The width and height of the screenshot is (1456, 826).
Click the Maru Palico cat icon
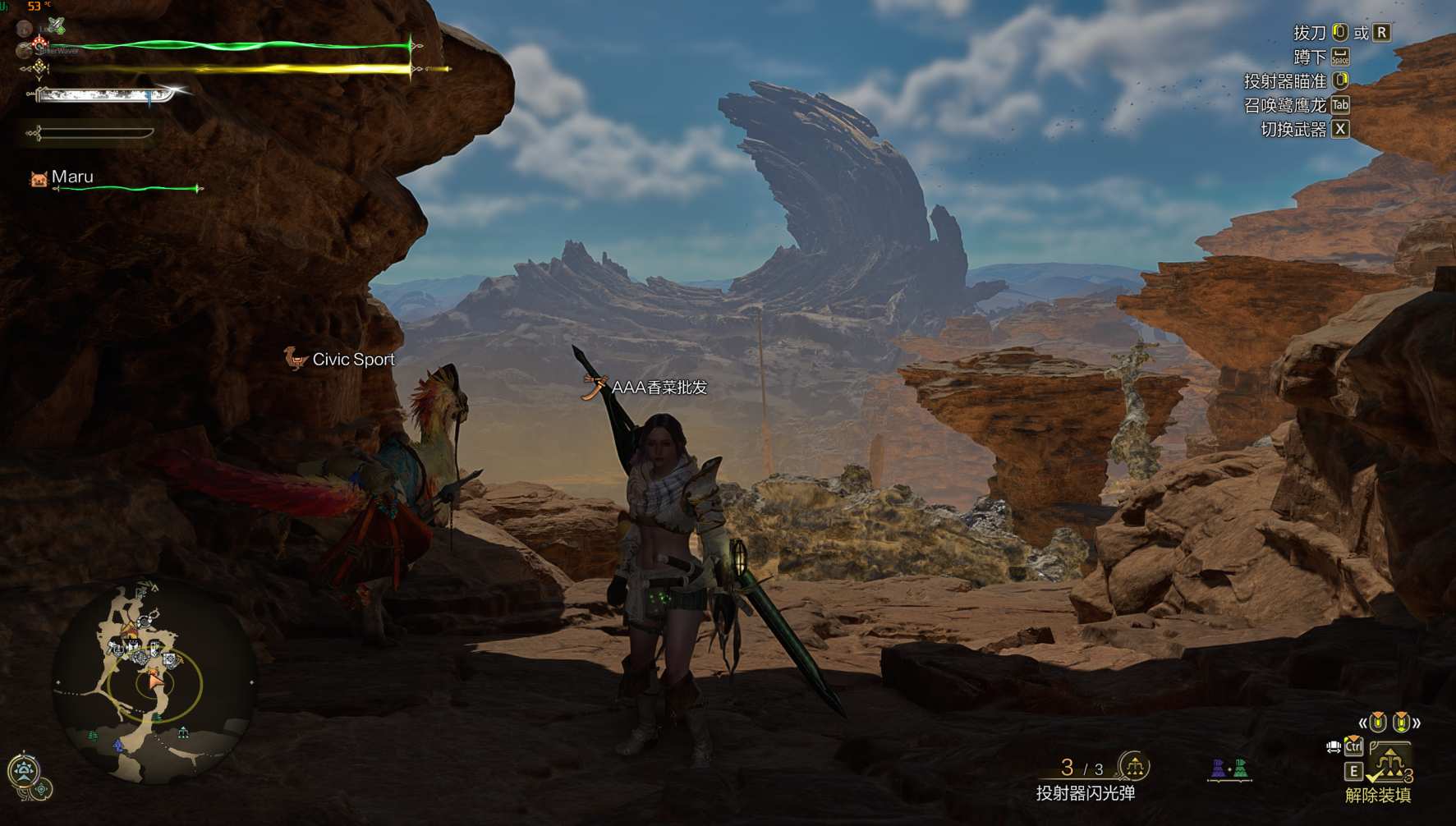pyautogui.click(x=38, y=178)
